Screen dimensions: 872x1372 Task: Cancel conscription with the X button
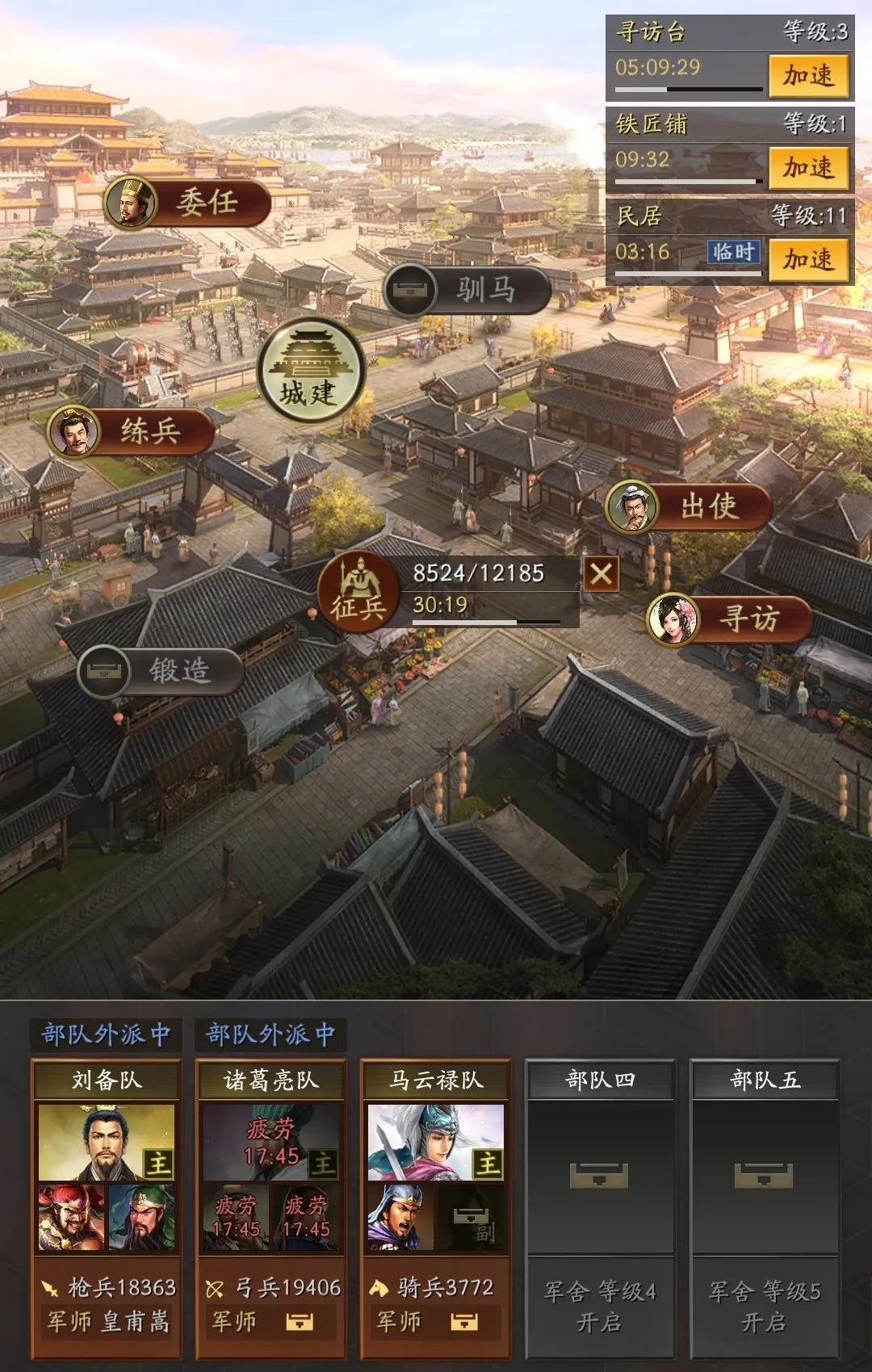601,574
